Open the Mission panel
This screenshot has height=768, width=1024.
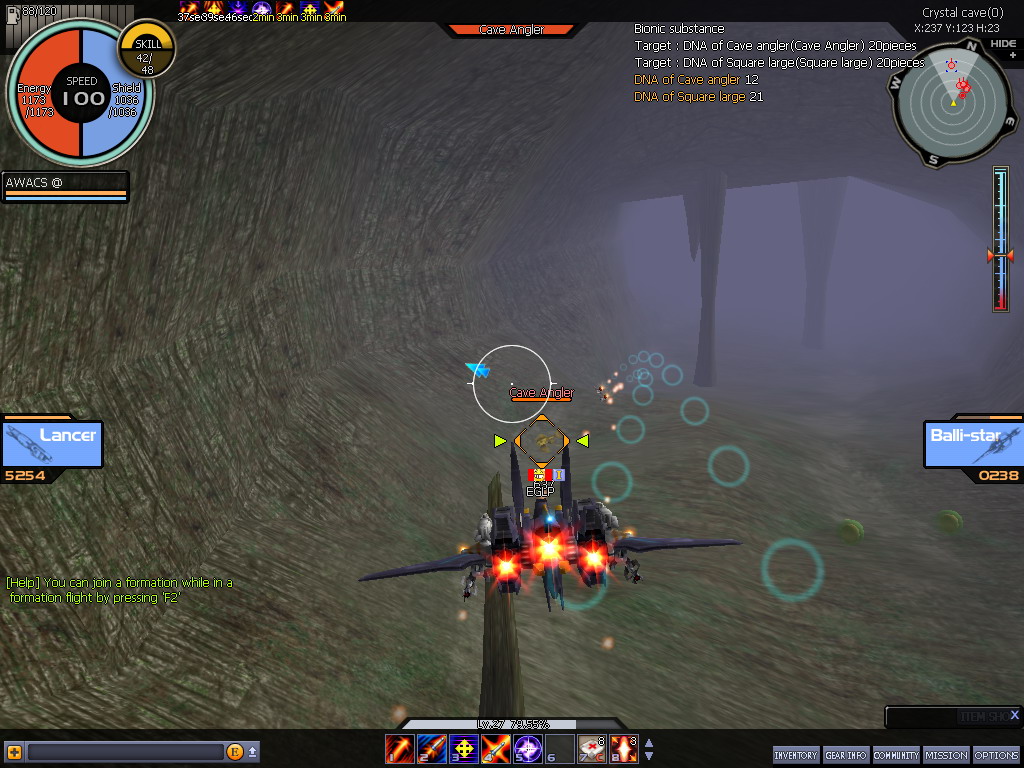pos(946,755)
